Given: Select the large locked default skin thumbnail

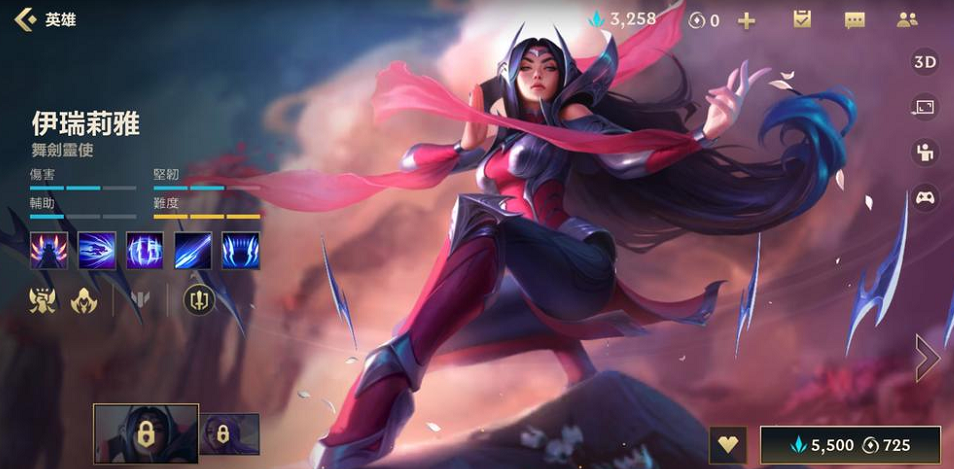Looking at the screenshot, I should 146,434.
